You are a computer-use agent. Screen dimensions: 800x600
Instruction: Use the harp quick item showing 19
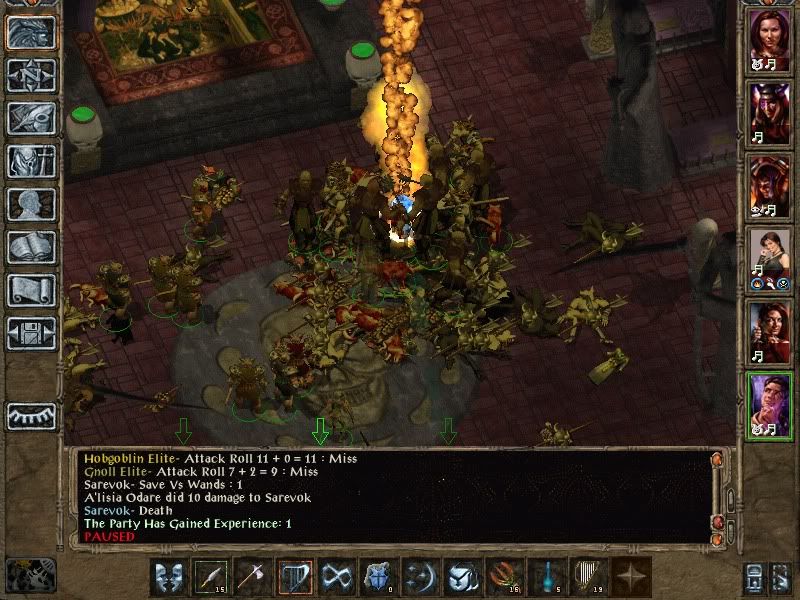click(x=588, y=577)
